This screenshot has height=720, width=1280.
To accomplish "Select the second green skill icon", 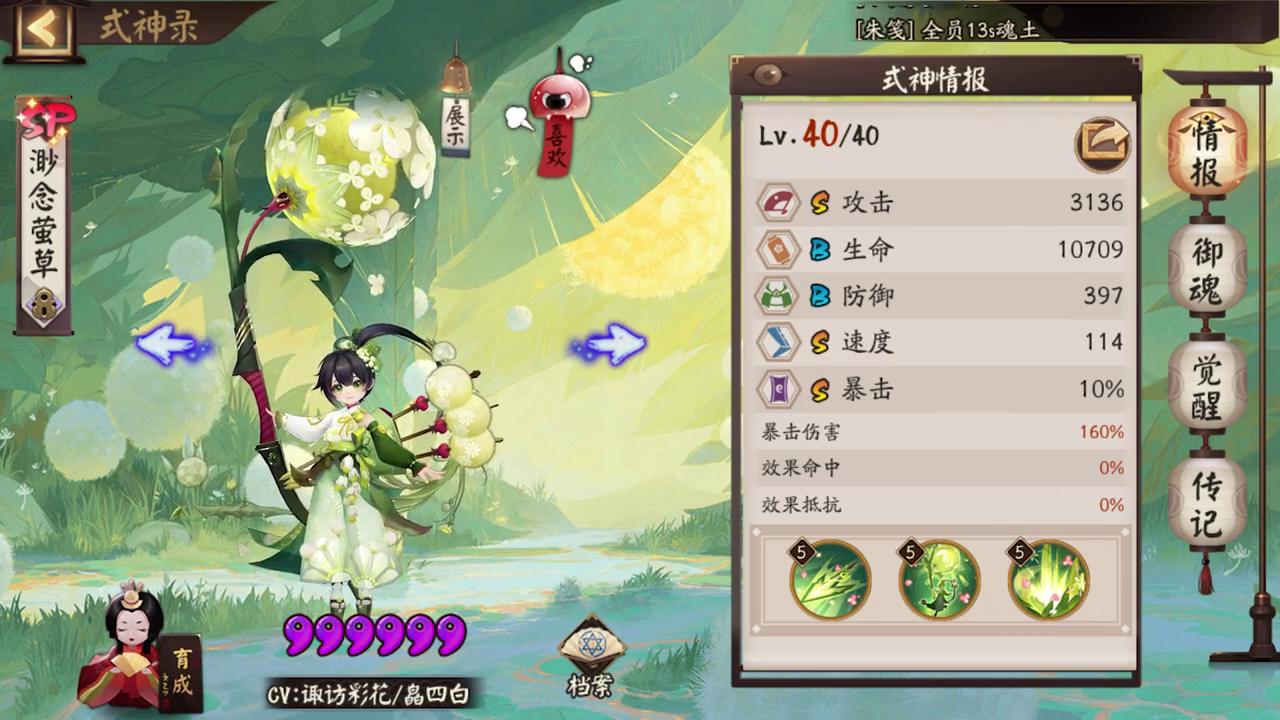I will (x=938, y=580).
